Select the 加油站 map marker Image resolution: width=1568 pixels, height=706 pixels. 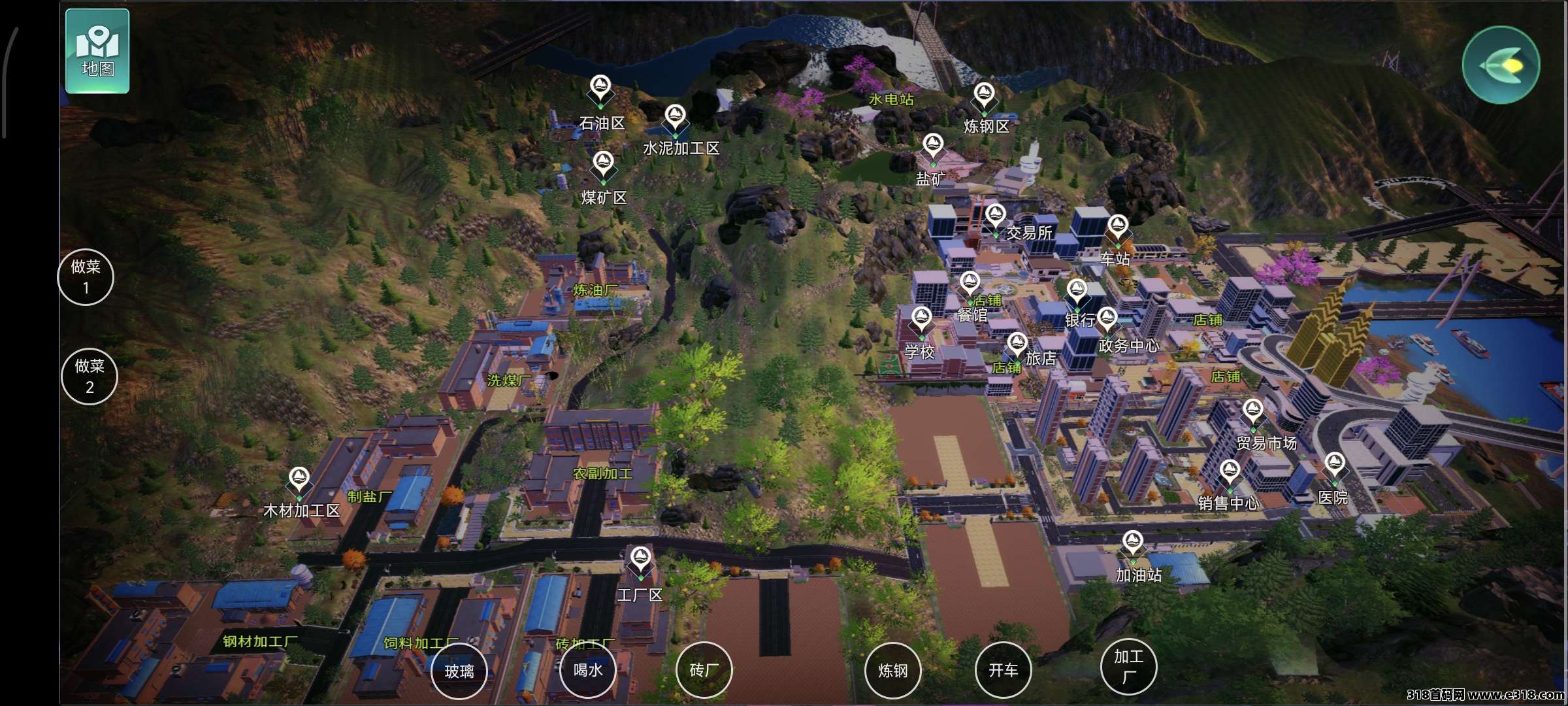(x=1132, y=544)
